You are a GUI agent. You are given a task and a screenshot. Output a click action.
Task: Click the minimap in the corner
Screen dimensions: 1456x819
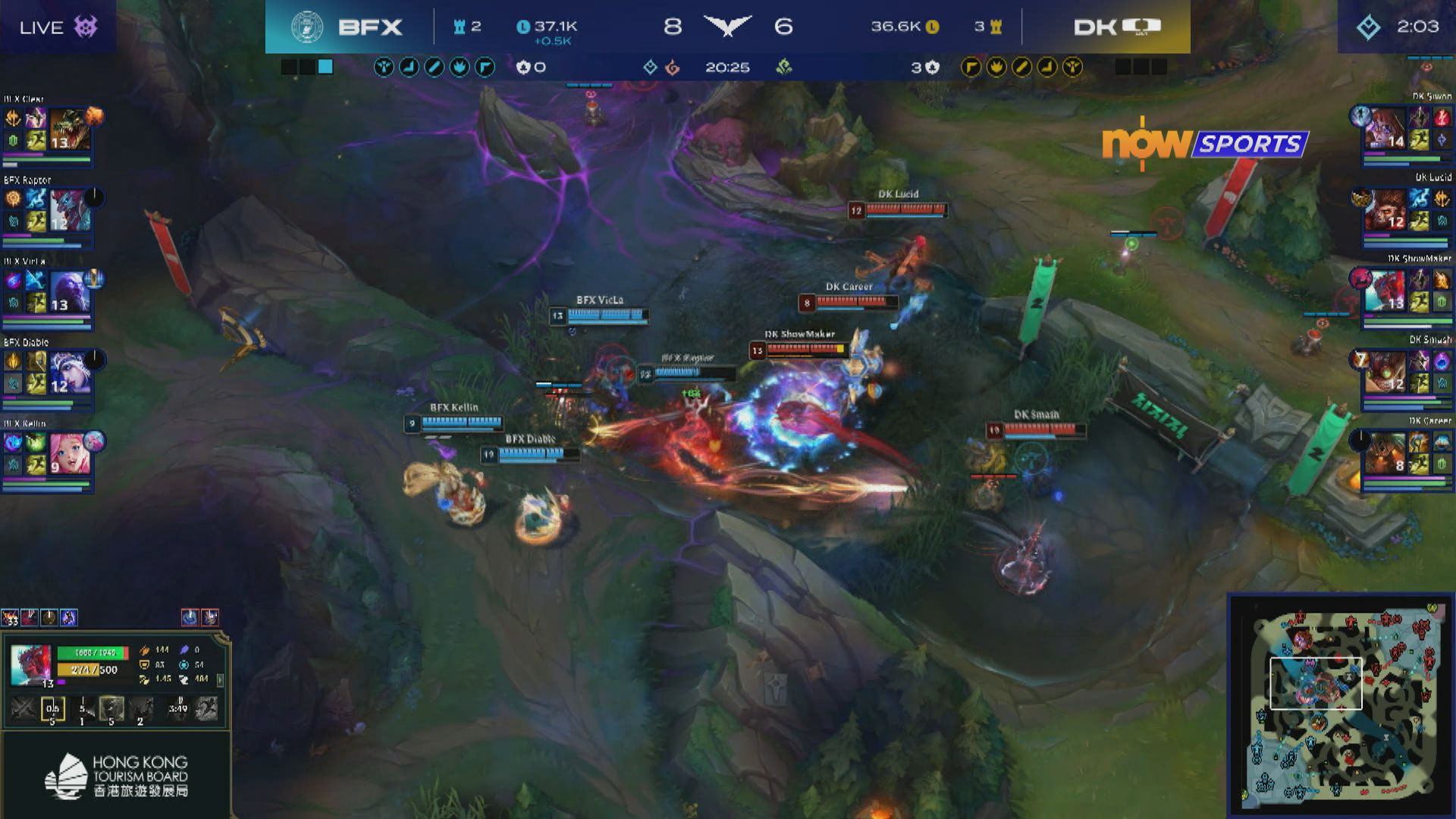1341,705
